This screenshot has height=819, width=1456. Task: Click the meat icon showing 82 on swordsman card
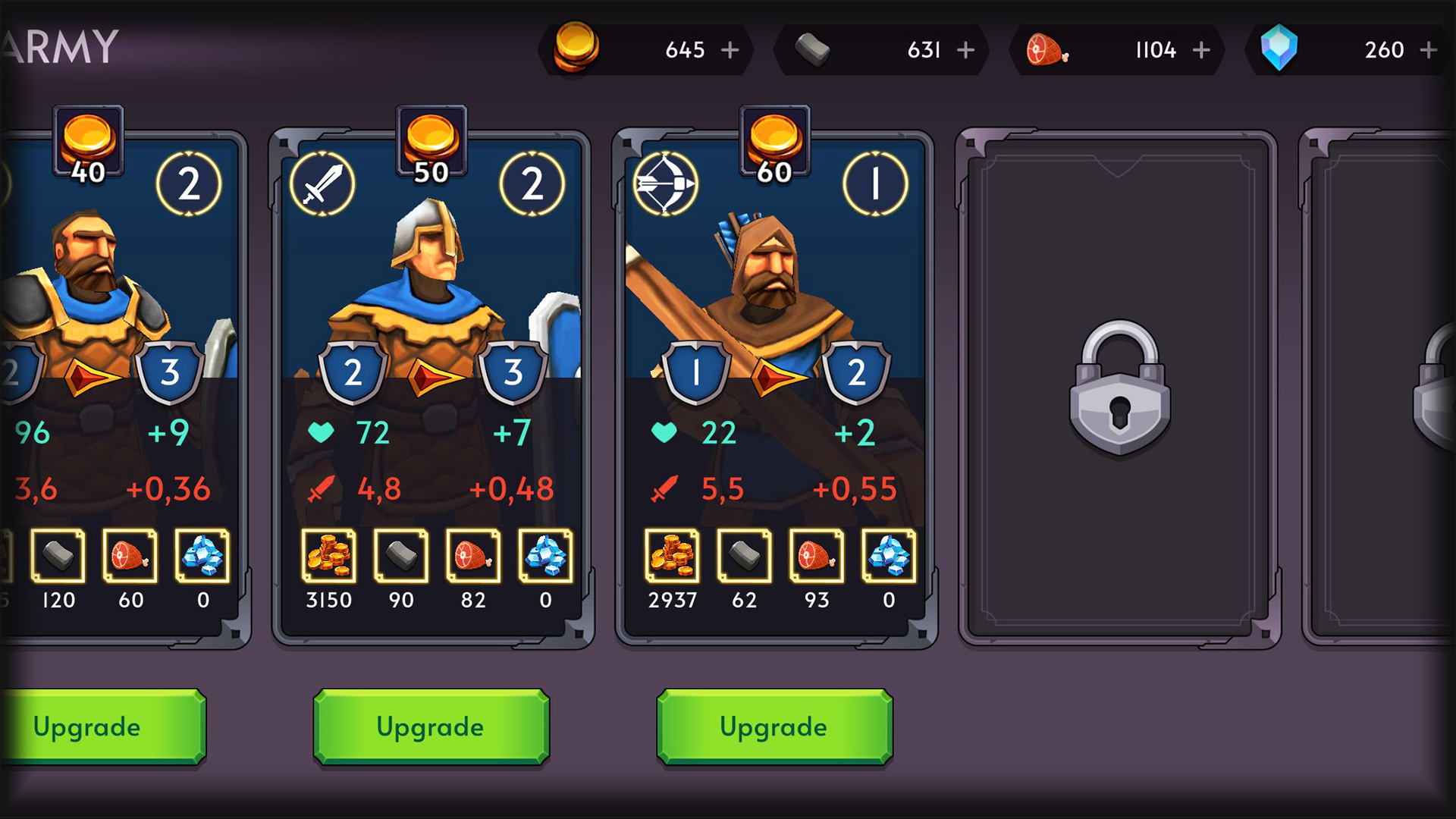(x=473, y=556)
